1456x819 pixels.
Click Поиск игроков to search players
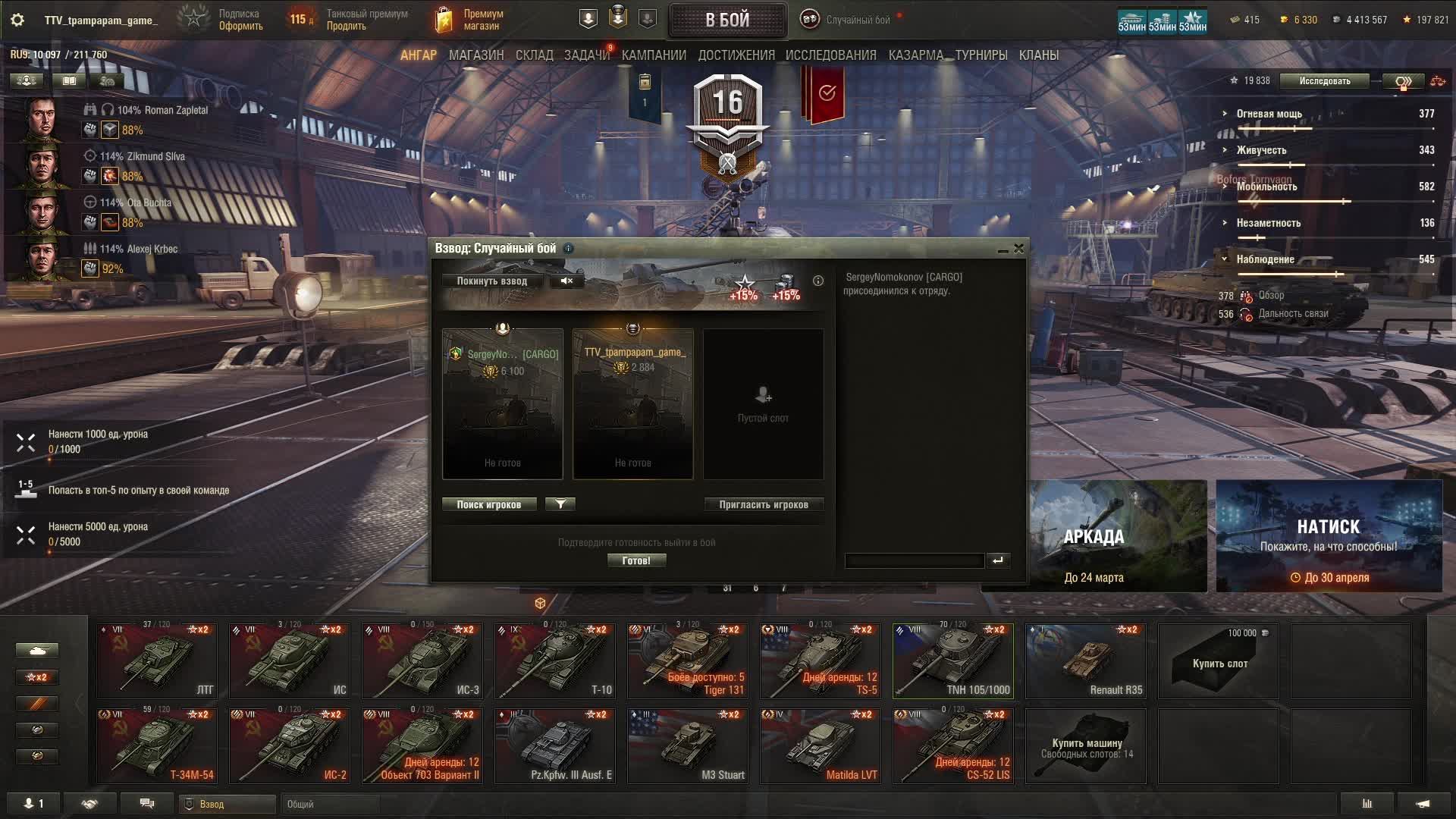tap(489, 505)
